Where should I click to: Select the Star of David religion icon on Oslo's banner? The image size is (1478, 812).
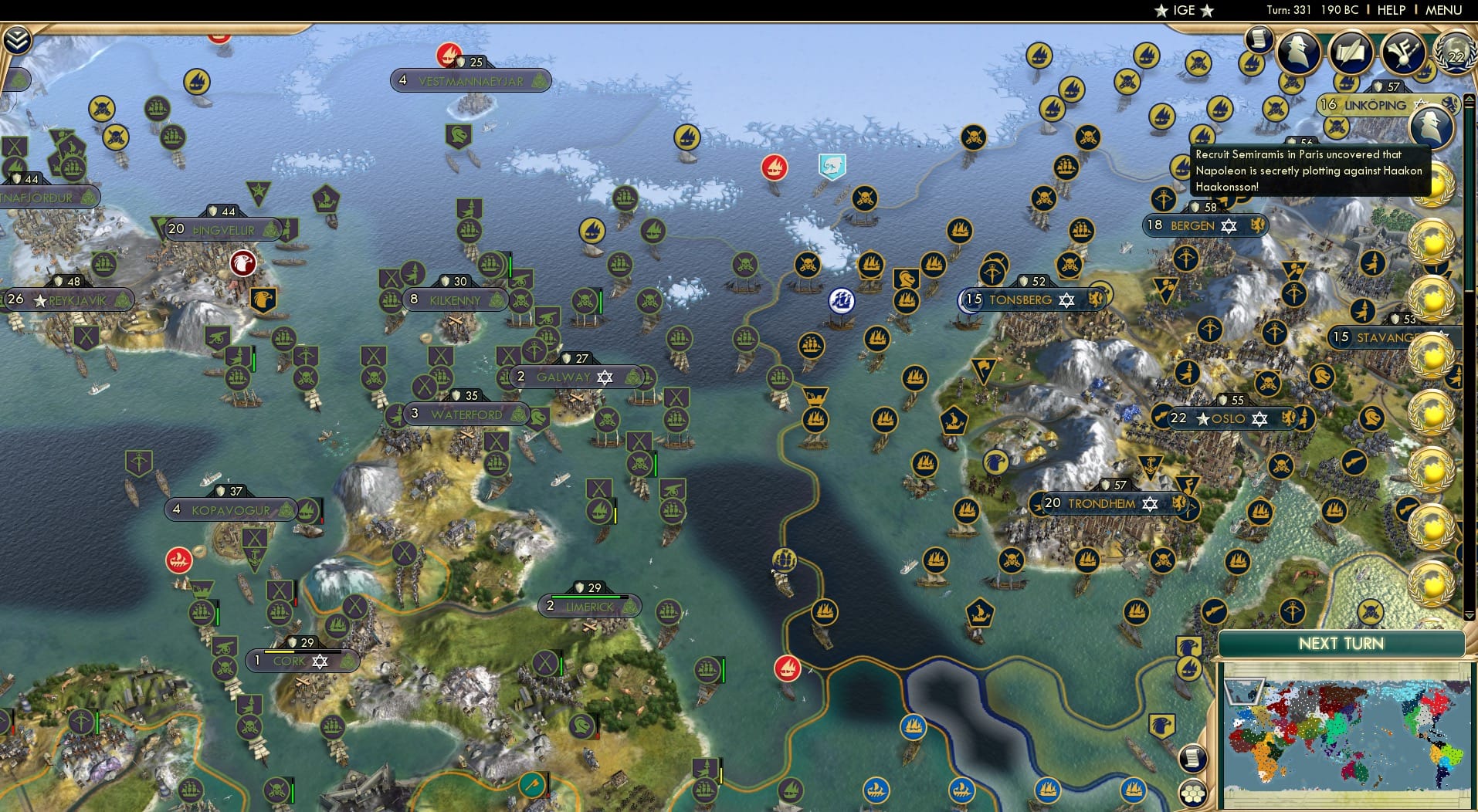pos(1259,419)
